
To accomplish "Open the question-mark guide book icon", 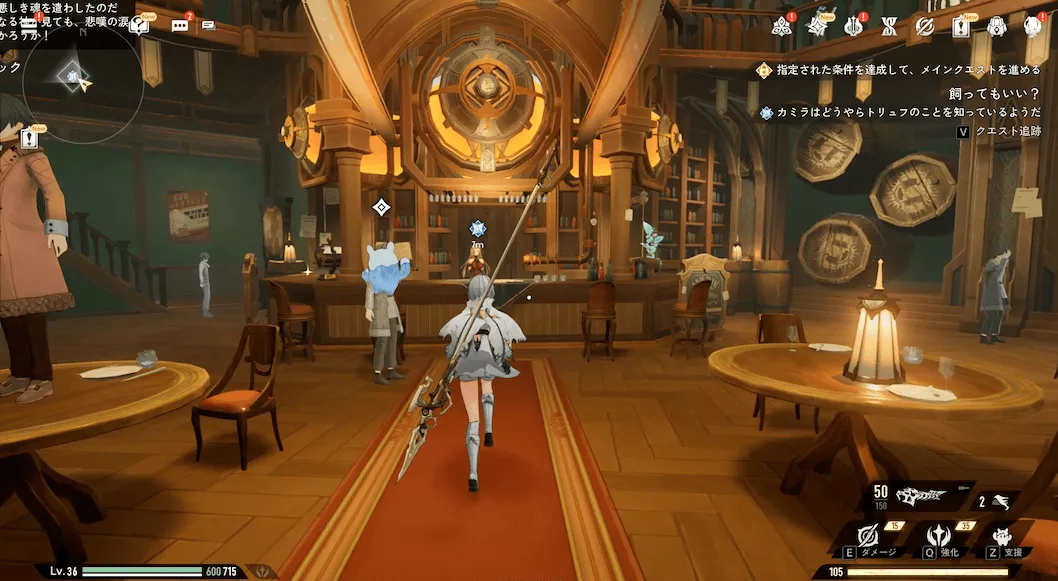I will tap(139, 24).
